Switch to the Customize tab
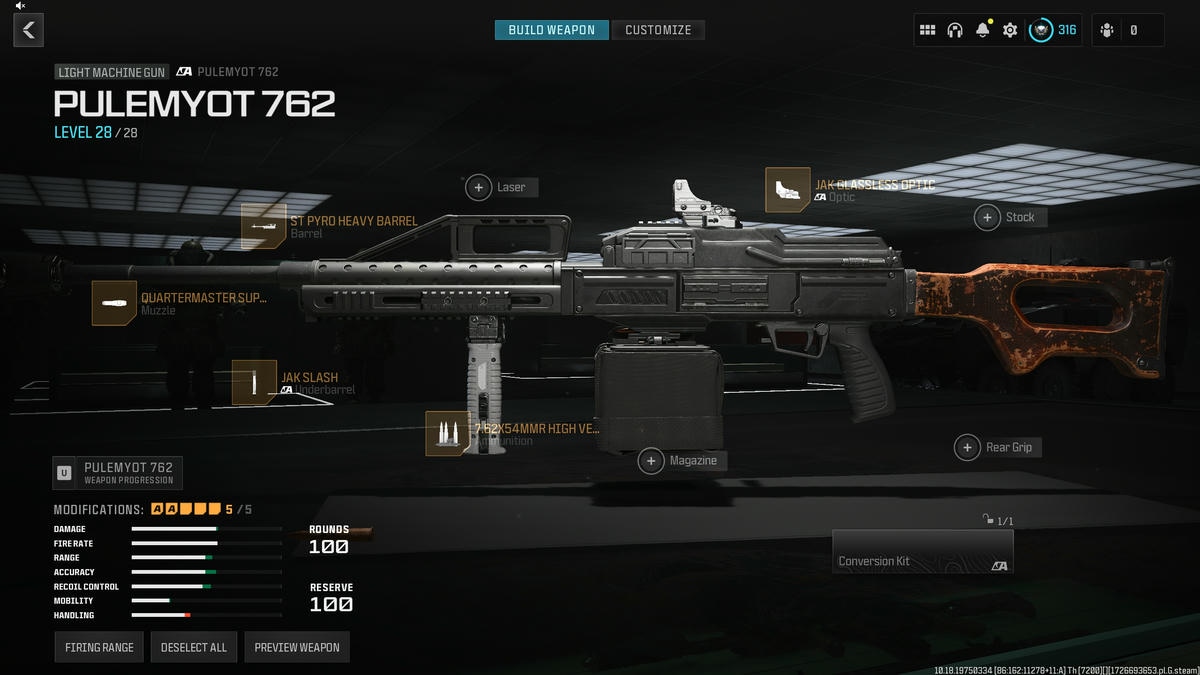 pos(658,30)
